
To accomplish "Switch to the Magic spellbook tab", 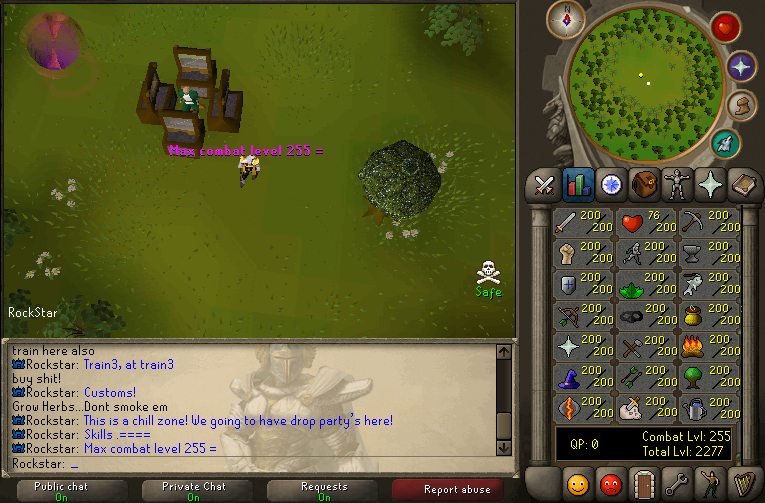I will click(741, 185).
